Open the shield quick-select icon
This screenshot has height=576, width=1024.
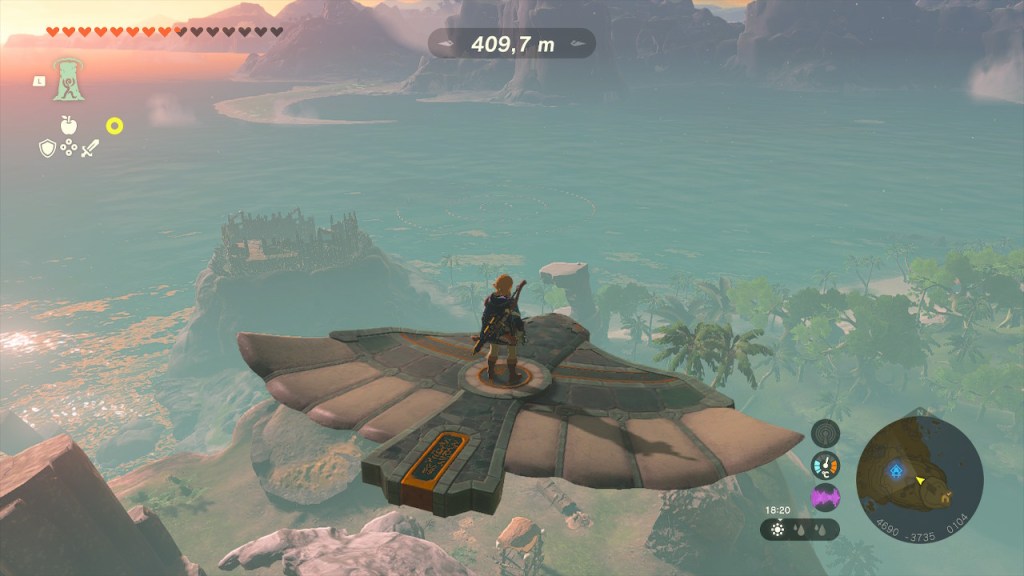pos(47,148)
